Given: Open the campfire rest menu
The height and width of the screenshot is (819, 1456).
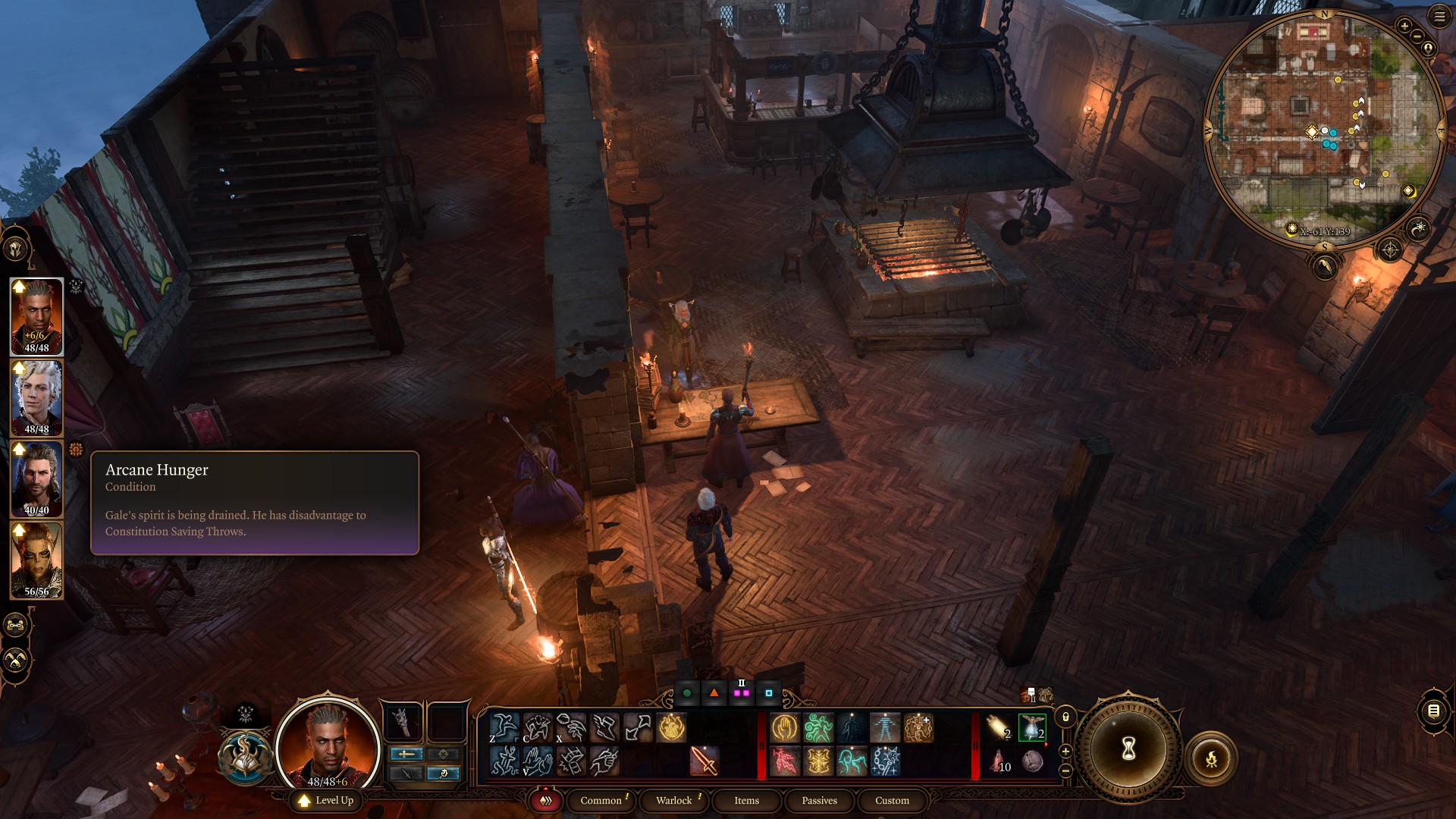Looking at the screenshot, I should (x=1211, y=758).
